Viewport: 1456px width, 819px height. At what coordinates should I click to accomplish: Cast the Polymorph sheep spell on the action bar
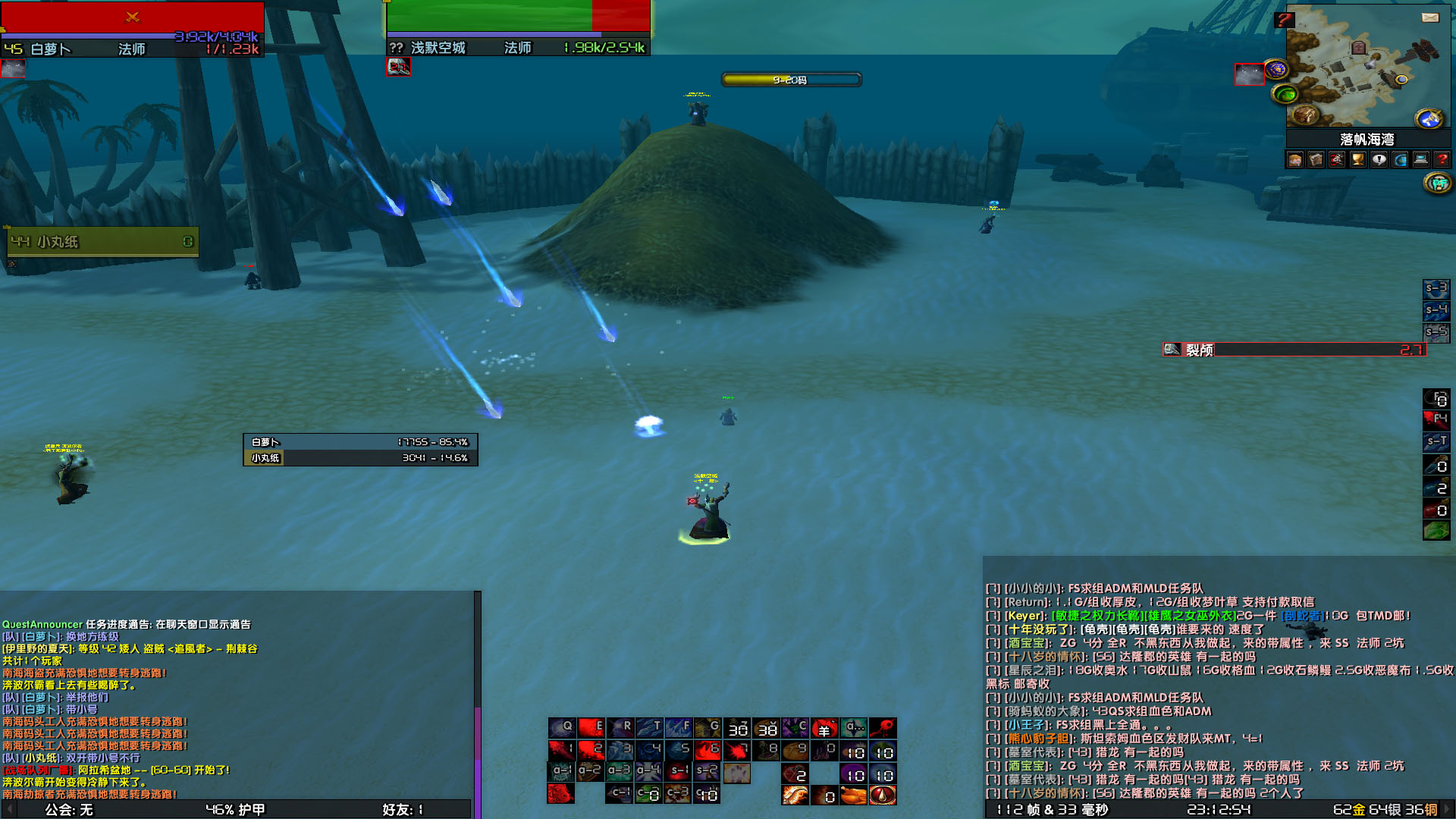824,727
